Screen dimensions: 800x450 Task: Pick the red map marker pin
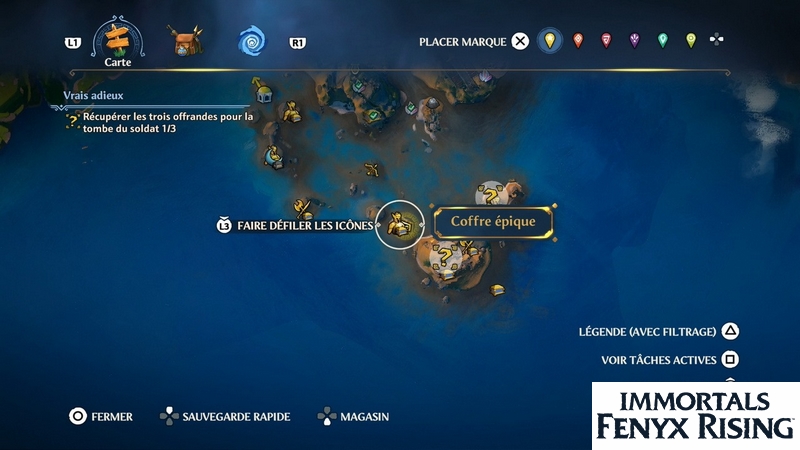click(605, 41)
